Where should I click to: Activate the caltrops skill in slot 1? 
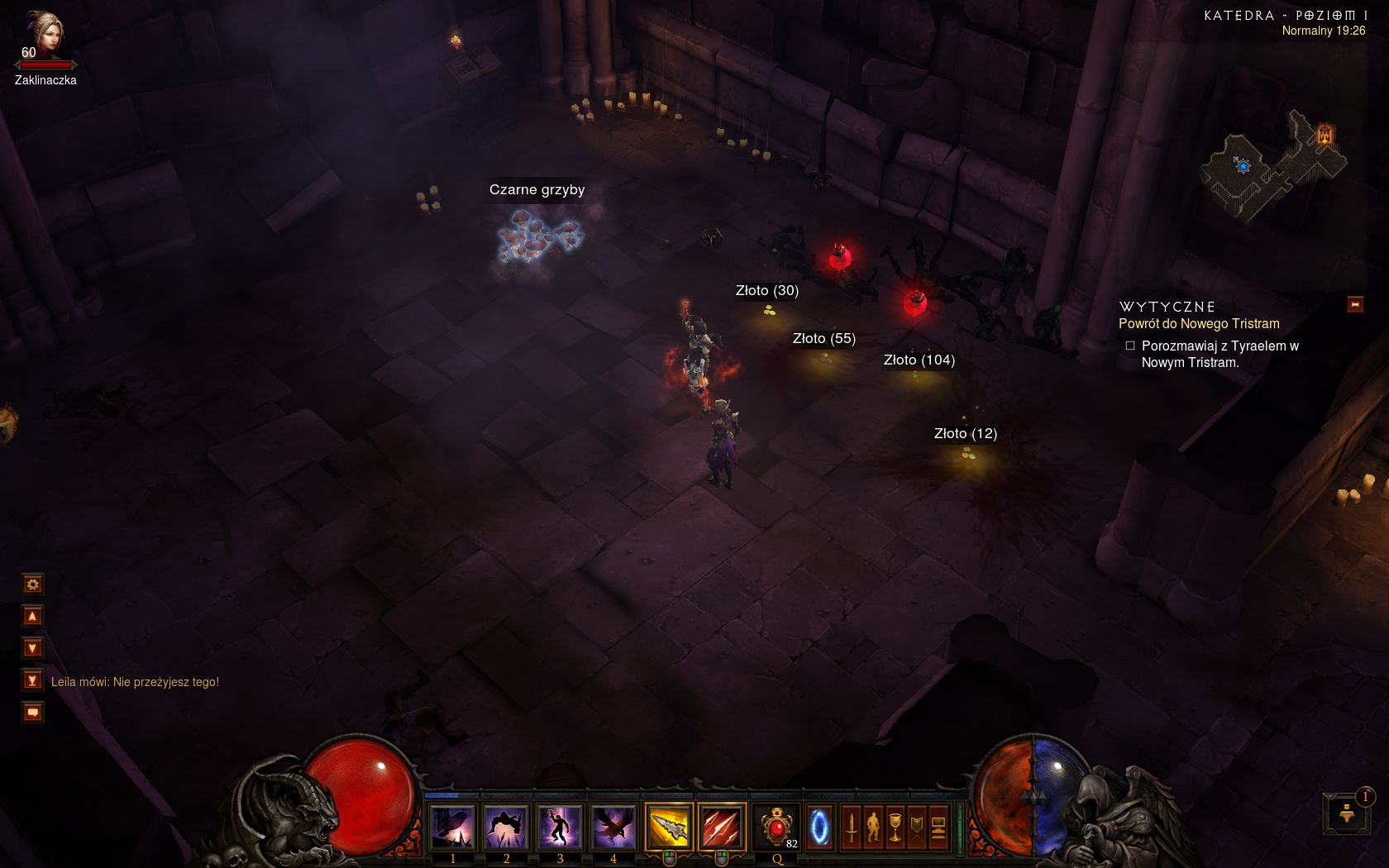(x=452, y=827)
